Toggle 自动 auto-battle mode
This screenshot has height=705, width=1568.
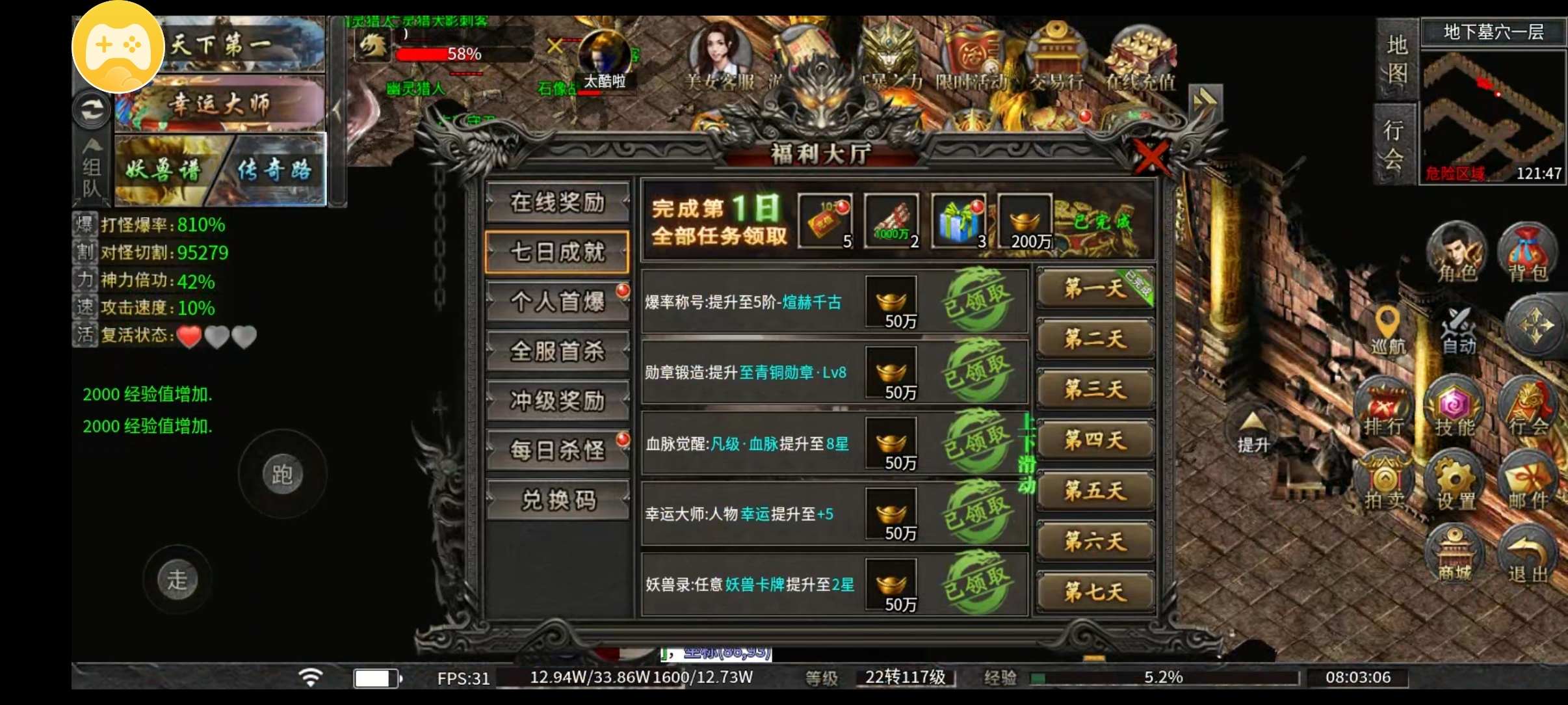point(1458,328)
